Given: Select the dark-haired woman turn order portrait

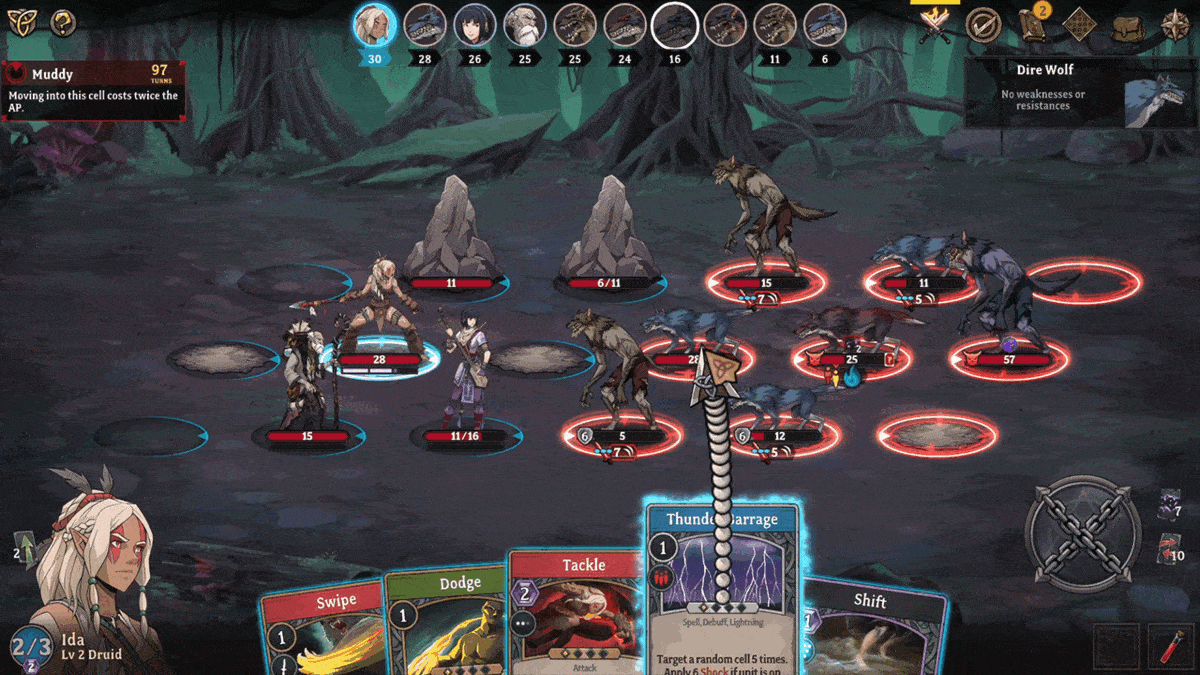Looking at the screenshot, I should [475, 25].
